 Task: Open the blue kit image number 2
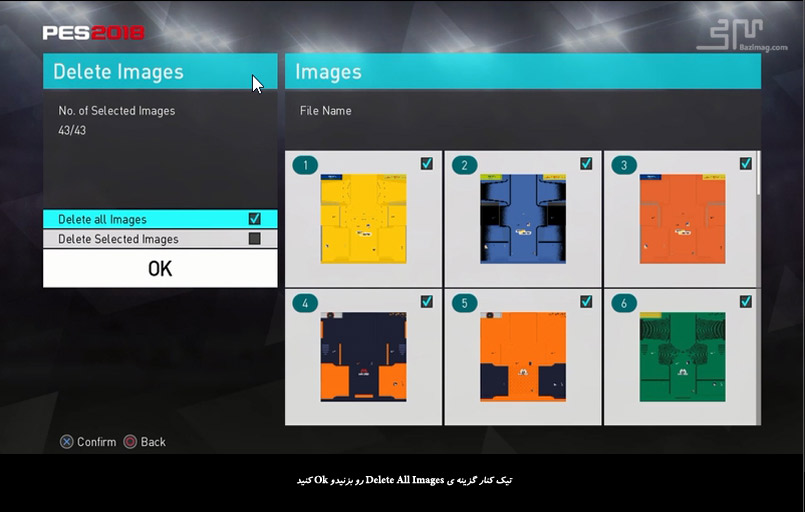(522, 219)
